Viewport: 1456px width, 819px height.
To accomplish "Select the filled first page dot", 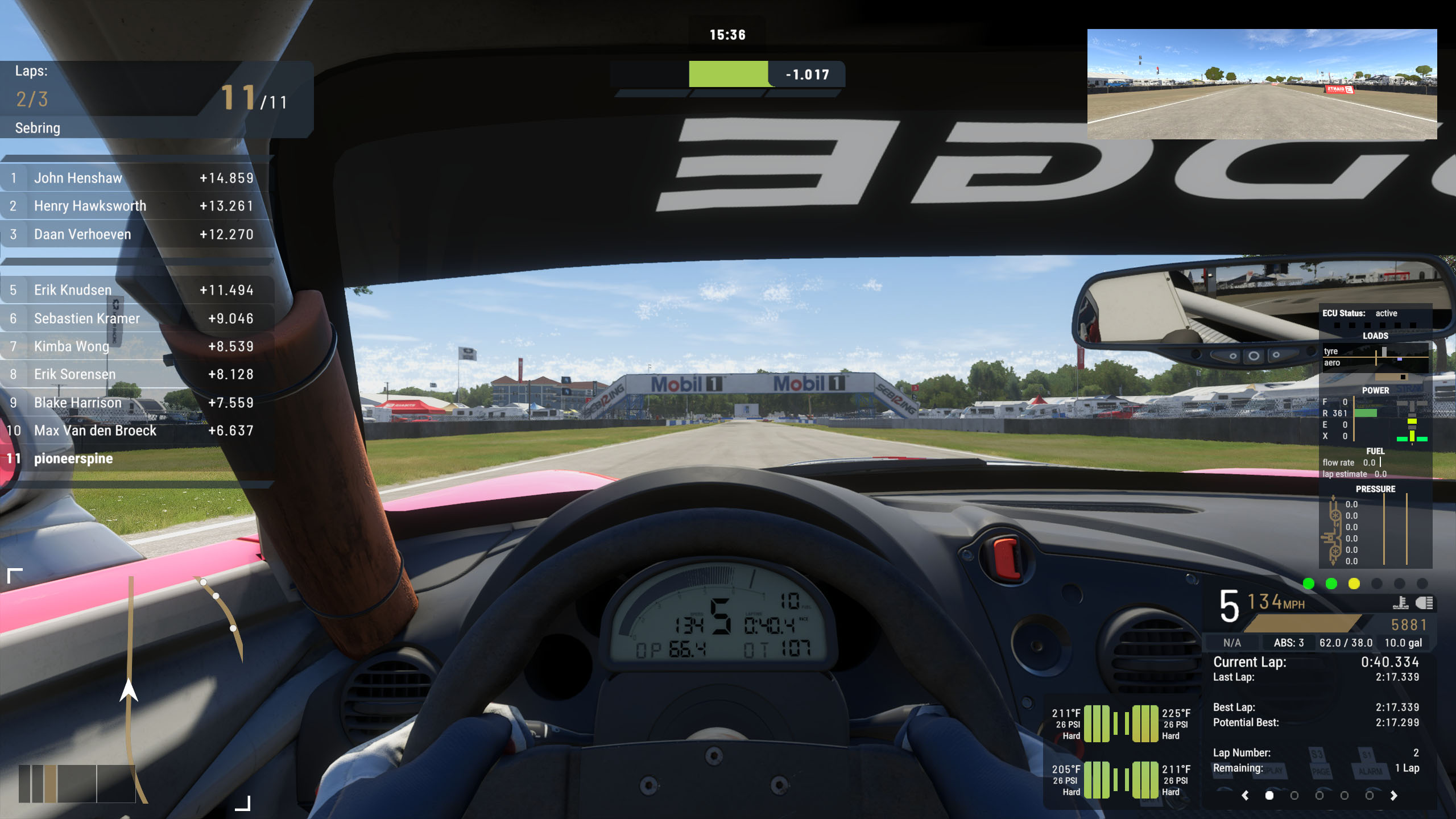I will [1269, 796].
